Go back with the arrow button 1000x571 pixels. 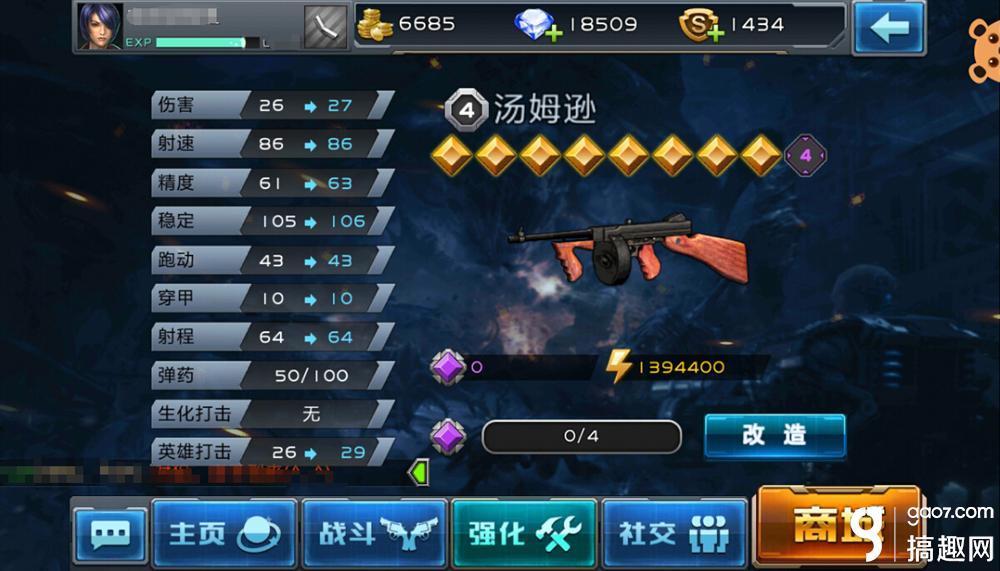[888, 27]
